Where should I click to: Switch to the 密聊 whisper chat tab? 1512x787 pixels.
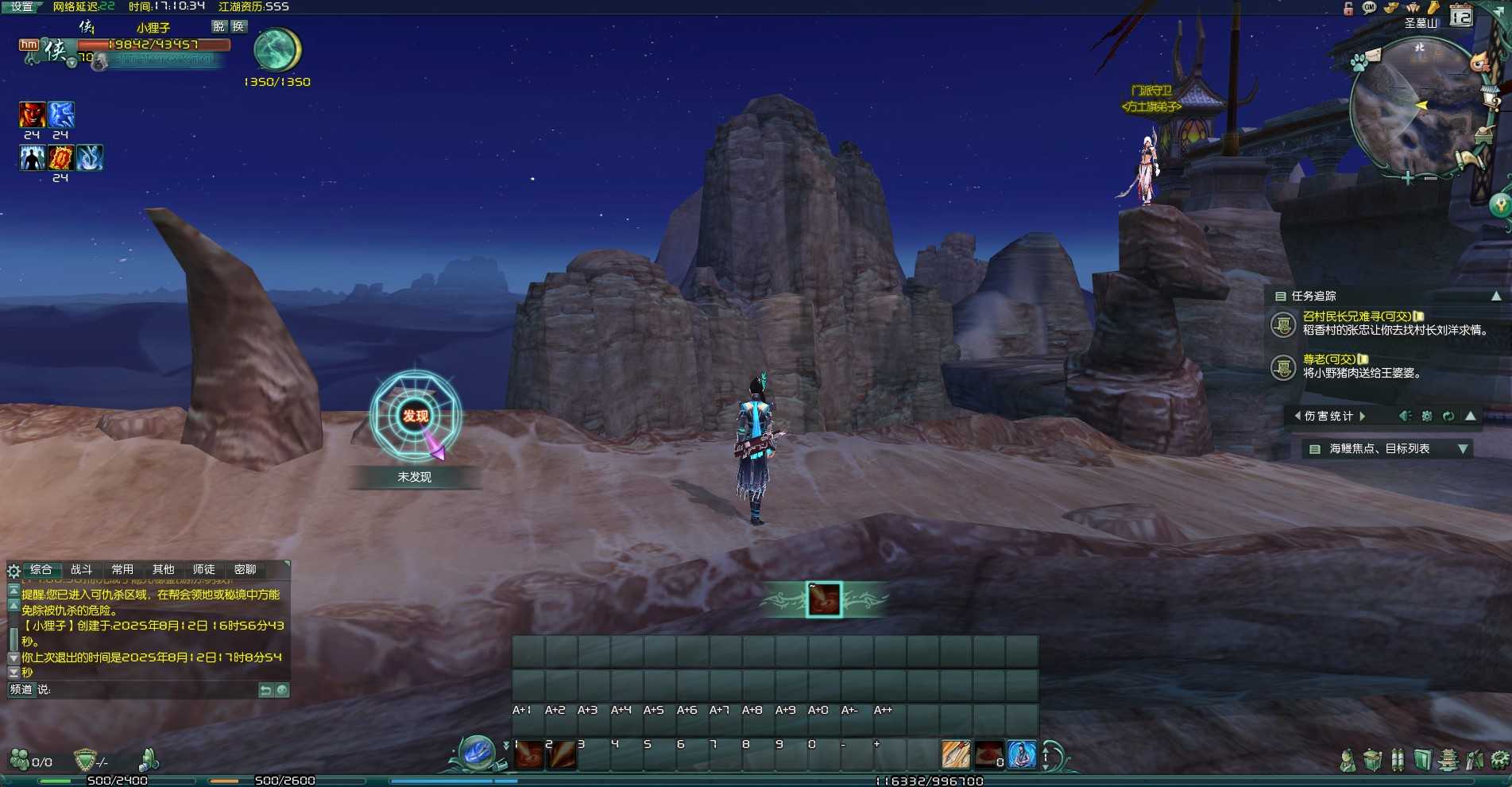coord(245,570)
